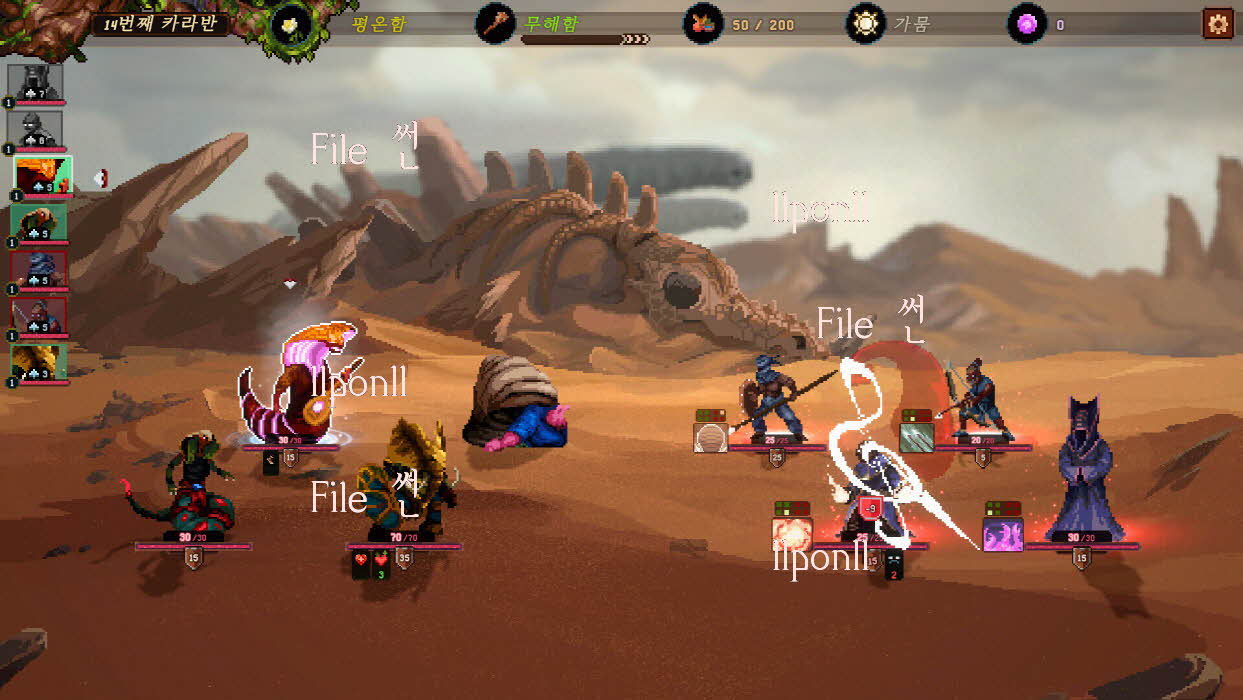Viewport: 1243px width, 700px height.
Task: Inspect the purple flame skill icon by the robed figure
Action: tap(1002, 535)
